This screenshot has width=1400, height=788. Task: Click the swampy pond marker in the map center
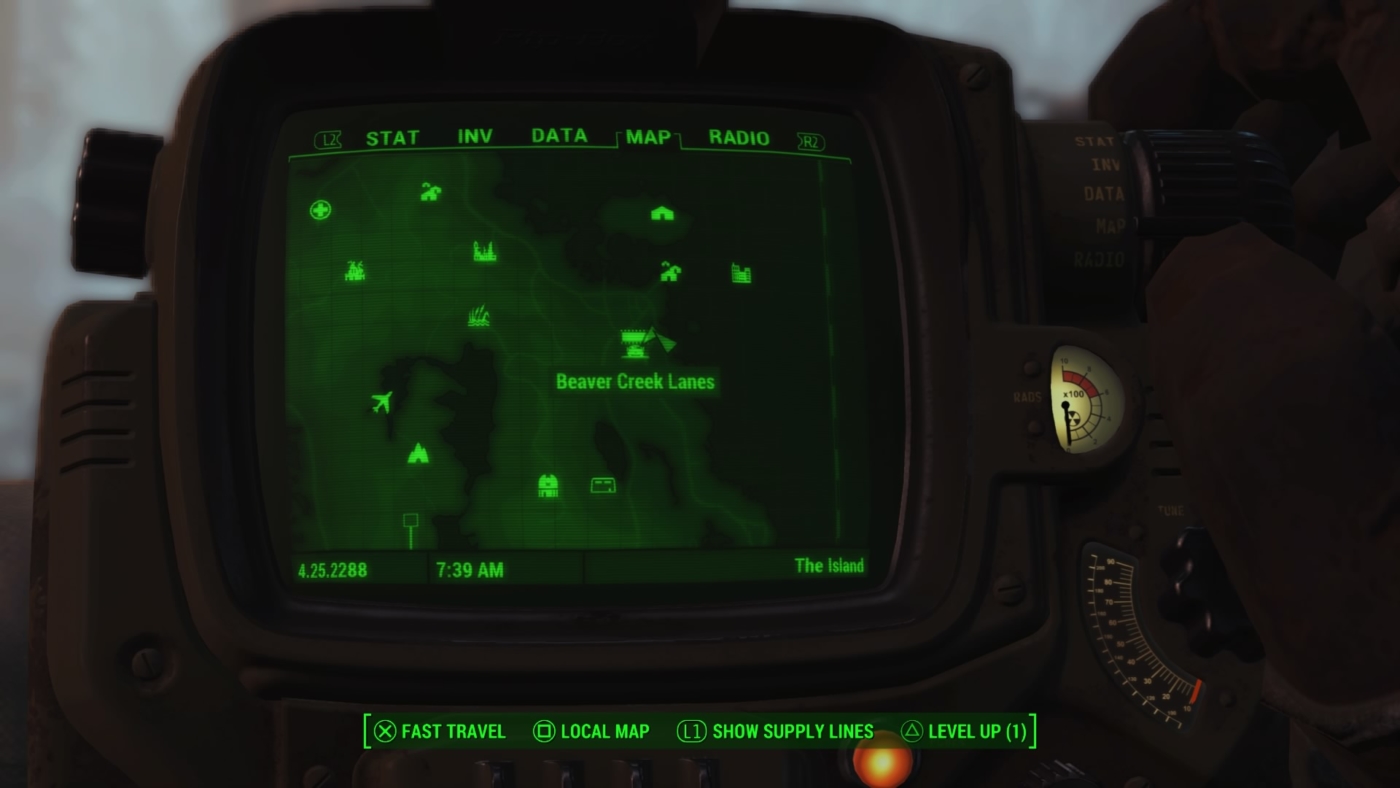478,315
